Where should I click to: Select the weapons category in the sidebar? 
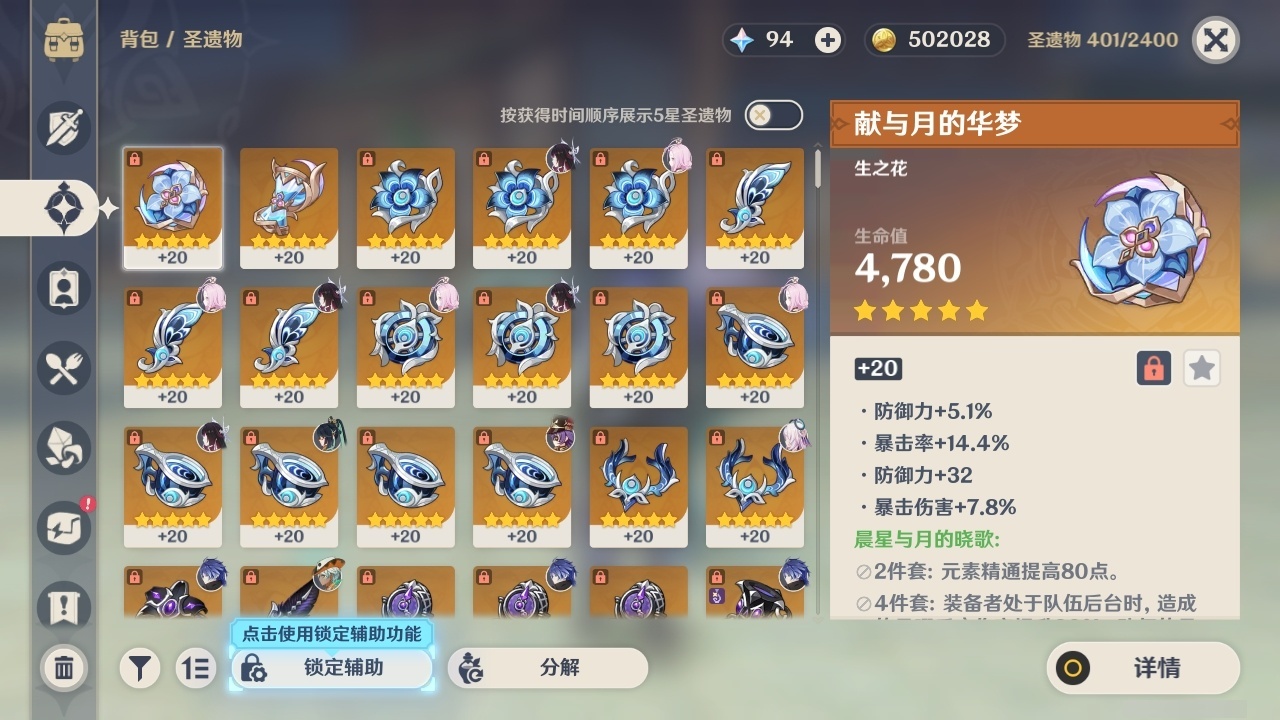tap(63, 128)
